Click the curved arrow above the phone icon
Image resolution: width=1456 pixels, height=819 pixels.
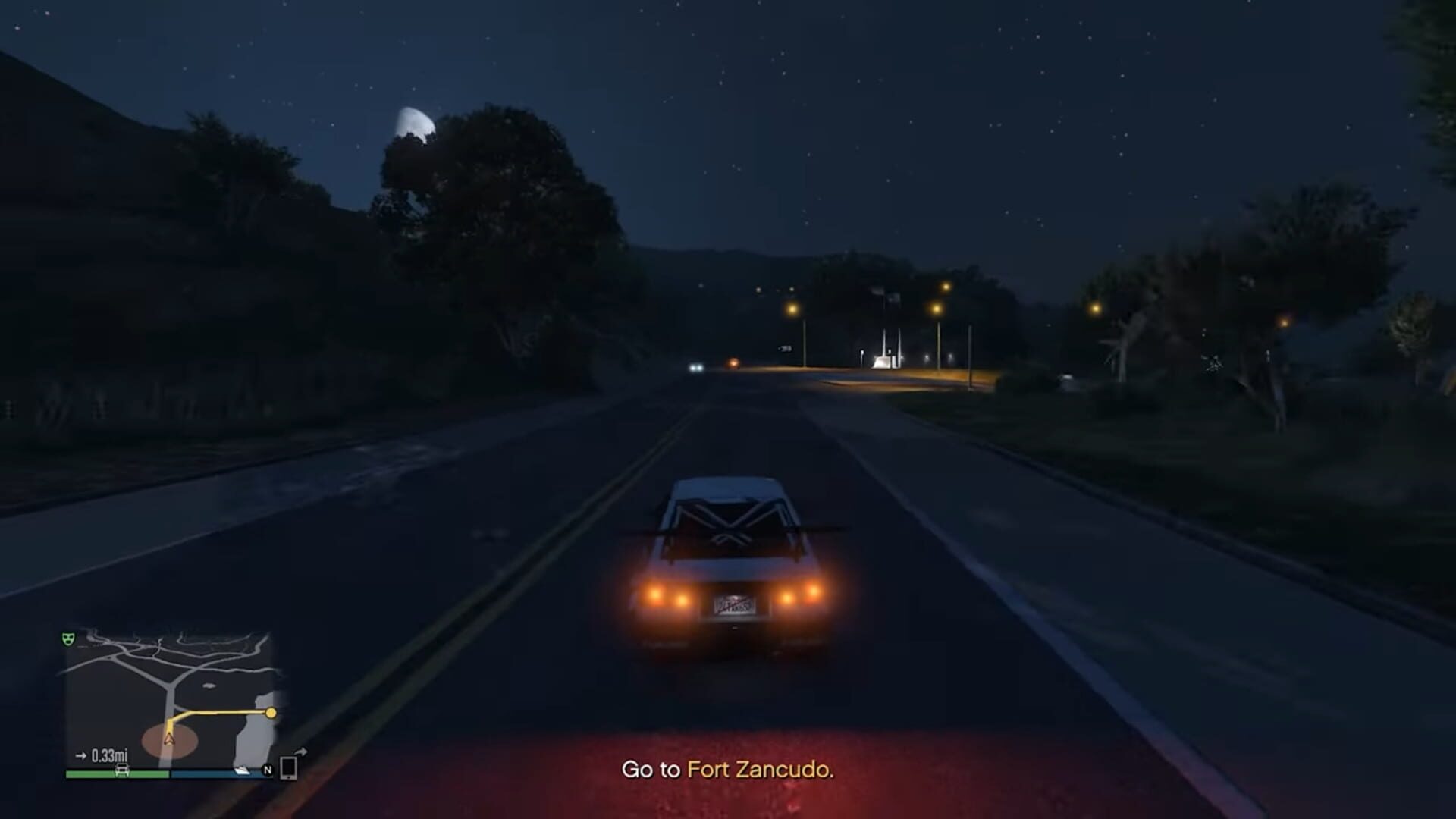pos(301,750)
